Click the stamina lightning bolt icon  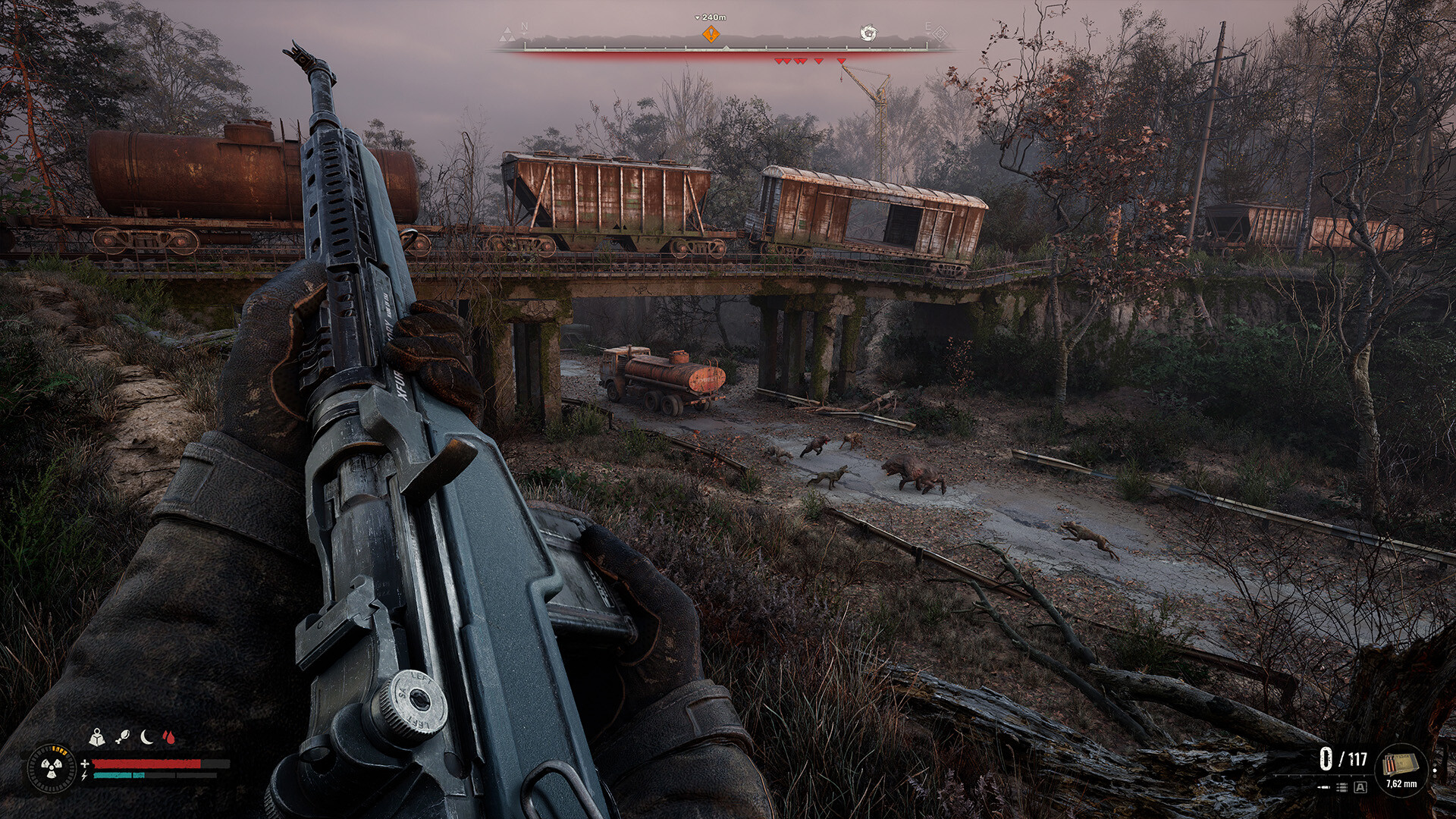83,776
